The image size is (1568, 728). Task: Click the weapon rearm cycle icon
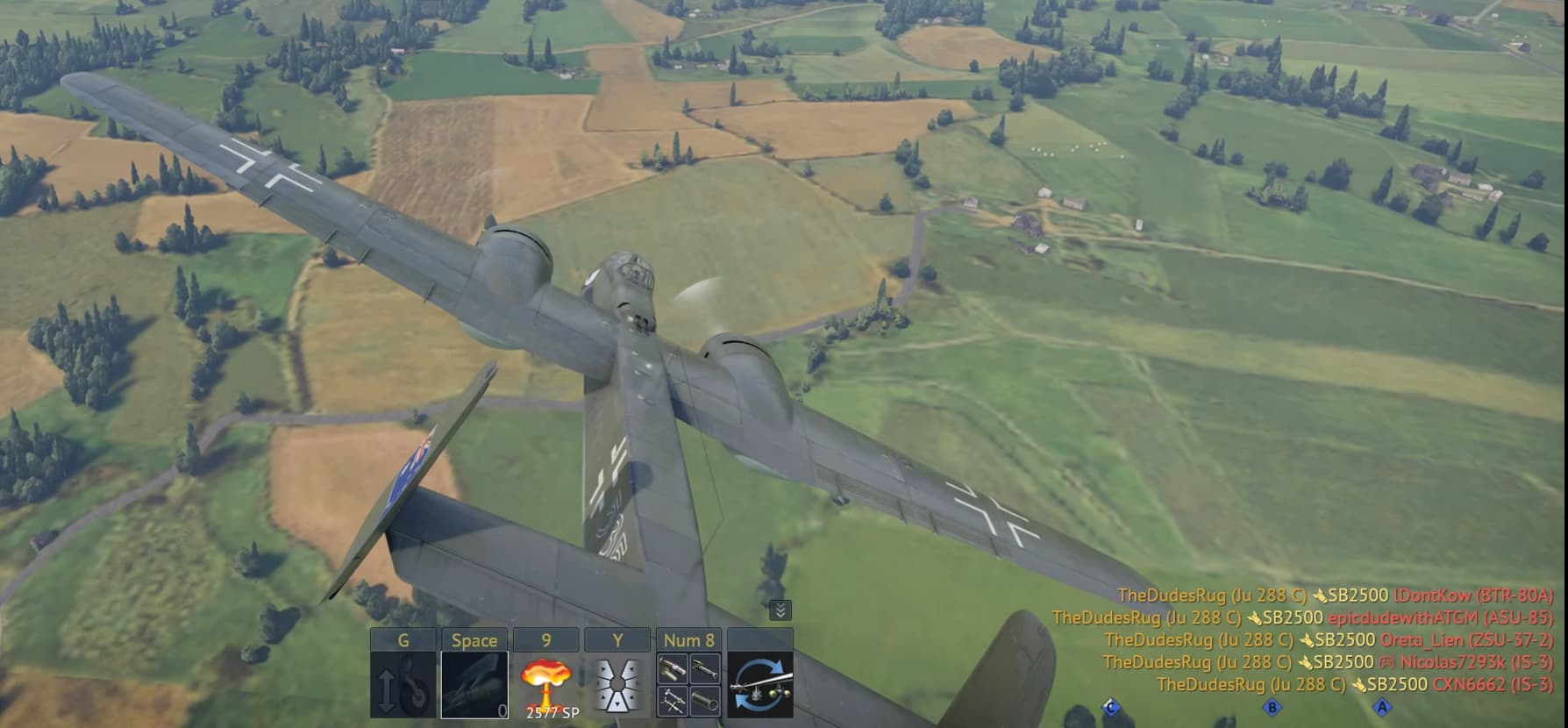[x=760, y=682]
